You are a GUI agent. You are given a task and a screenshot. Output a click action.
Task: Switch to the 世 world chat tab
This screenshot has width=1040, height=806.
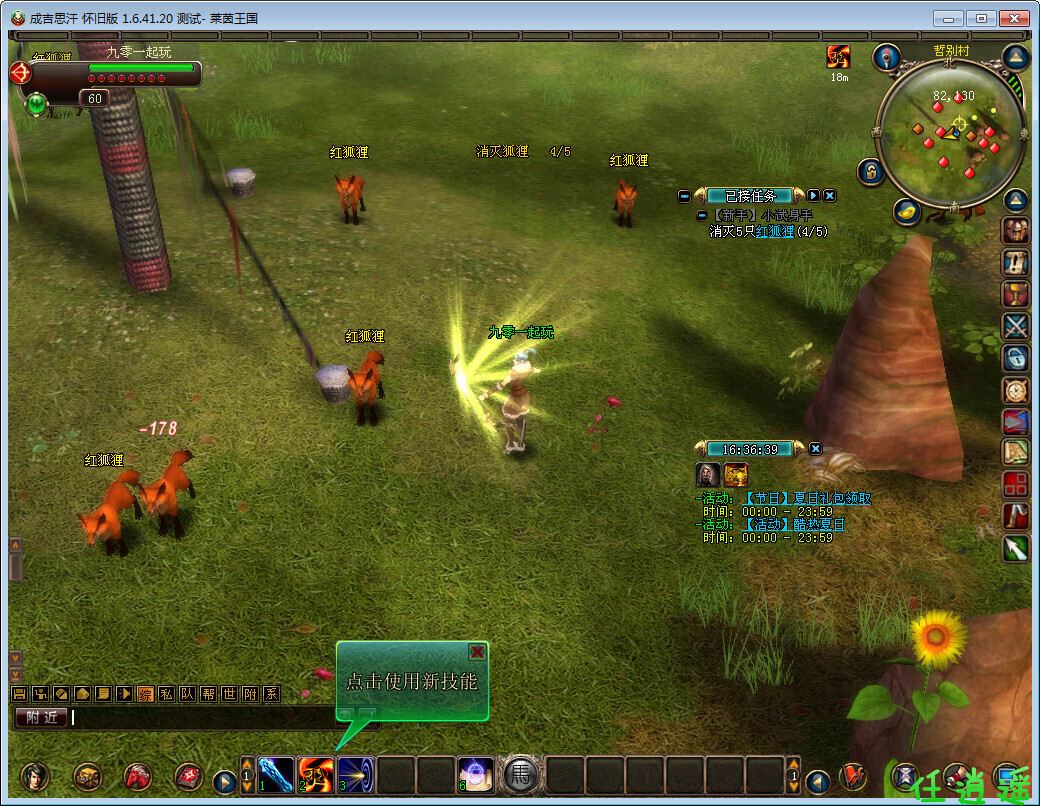pos(229,694)
